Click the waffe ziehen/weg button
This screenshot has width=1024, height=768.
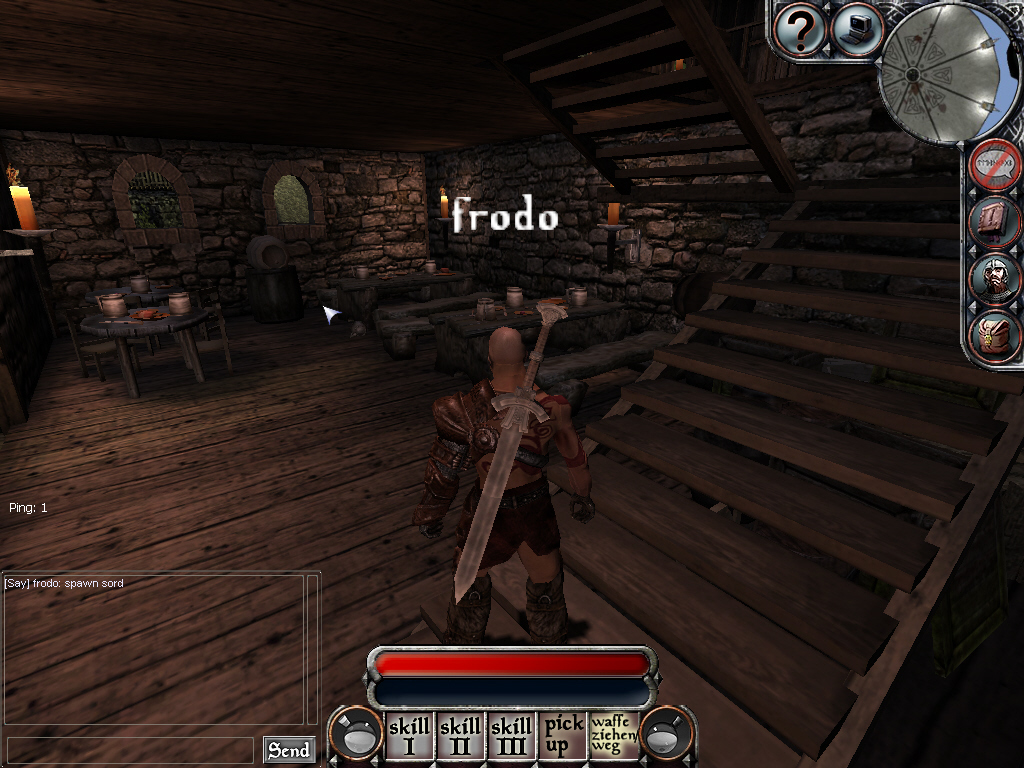613,735
